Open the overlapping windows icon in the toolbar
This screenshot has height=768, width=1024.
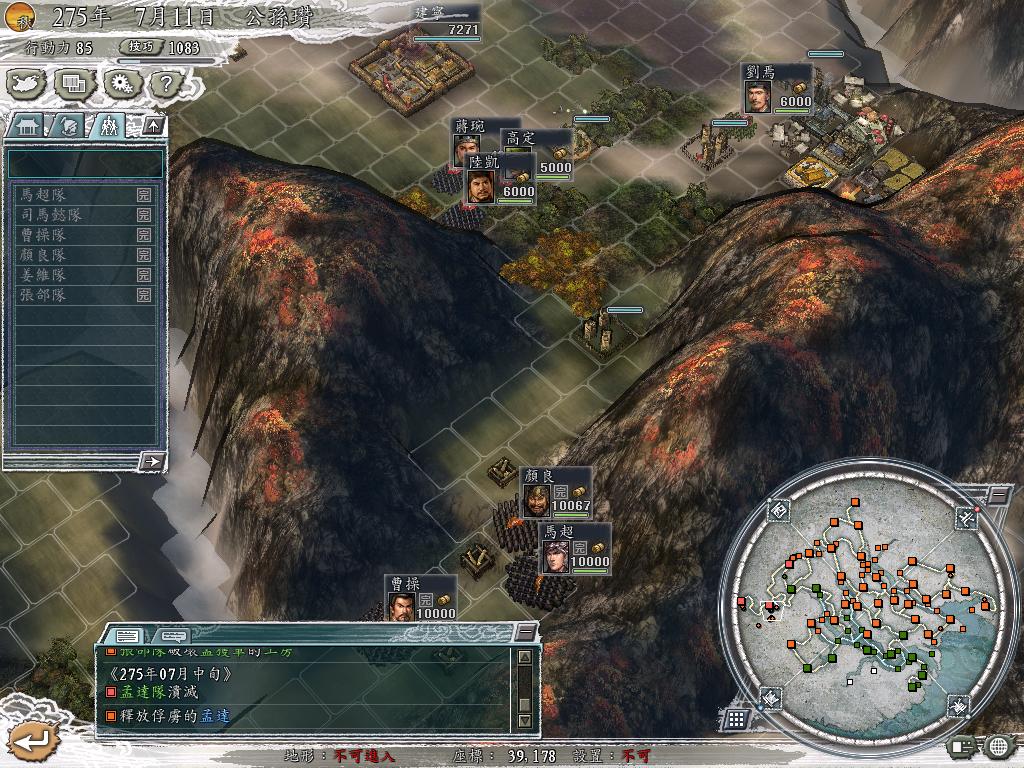pyautogui.click(x=75, y=84)
